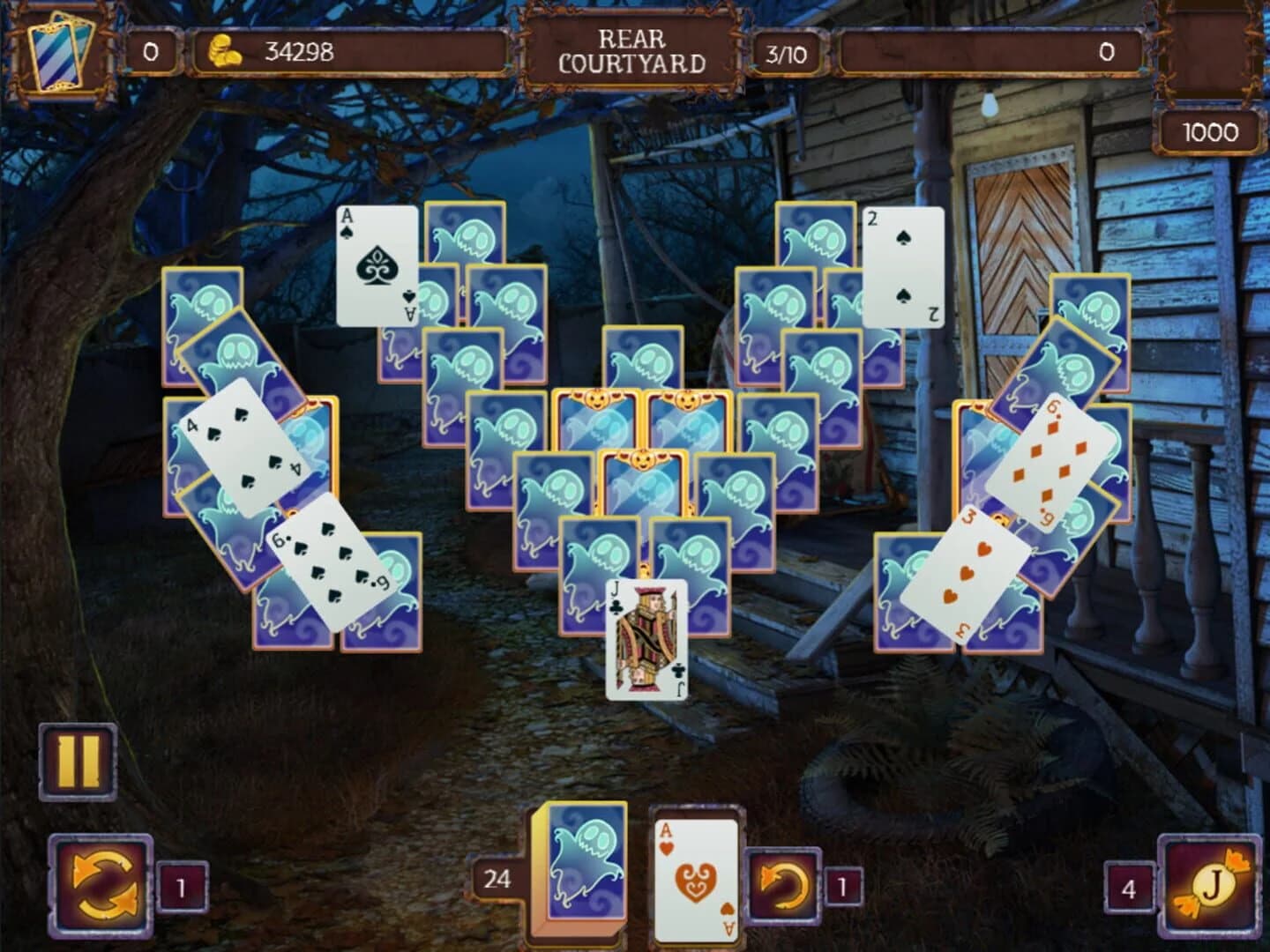Click the Rear Courtyard title banner
Viewport: 1270px width, 952px height.
coord(631,50)
